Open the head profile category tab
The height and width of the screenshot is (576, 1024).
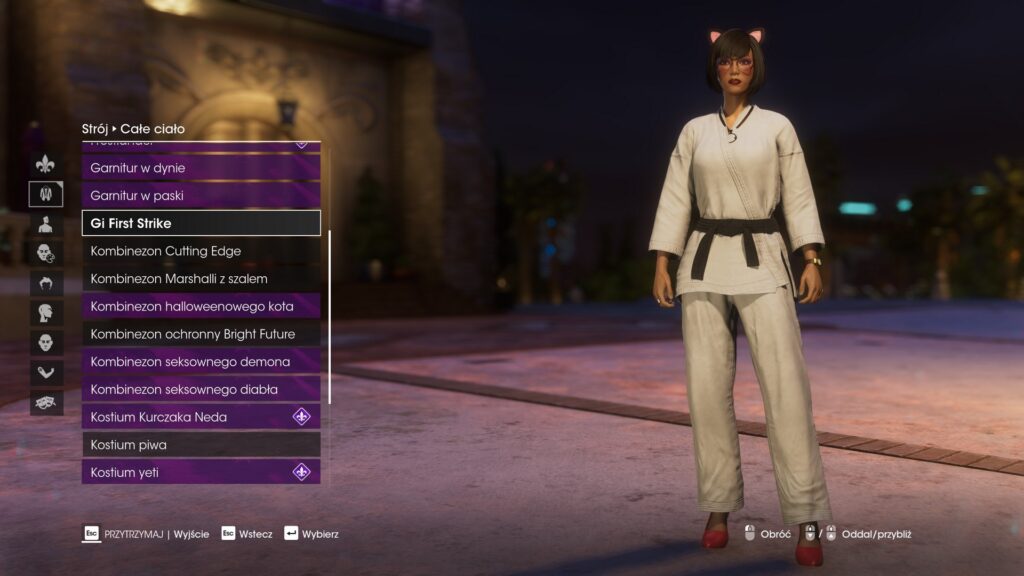(46, 313)
